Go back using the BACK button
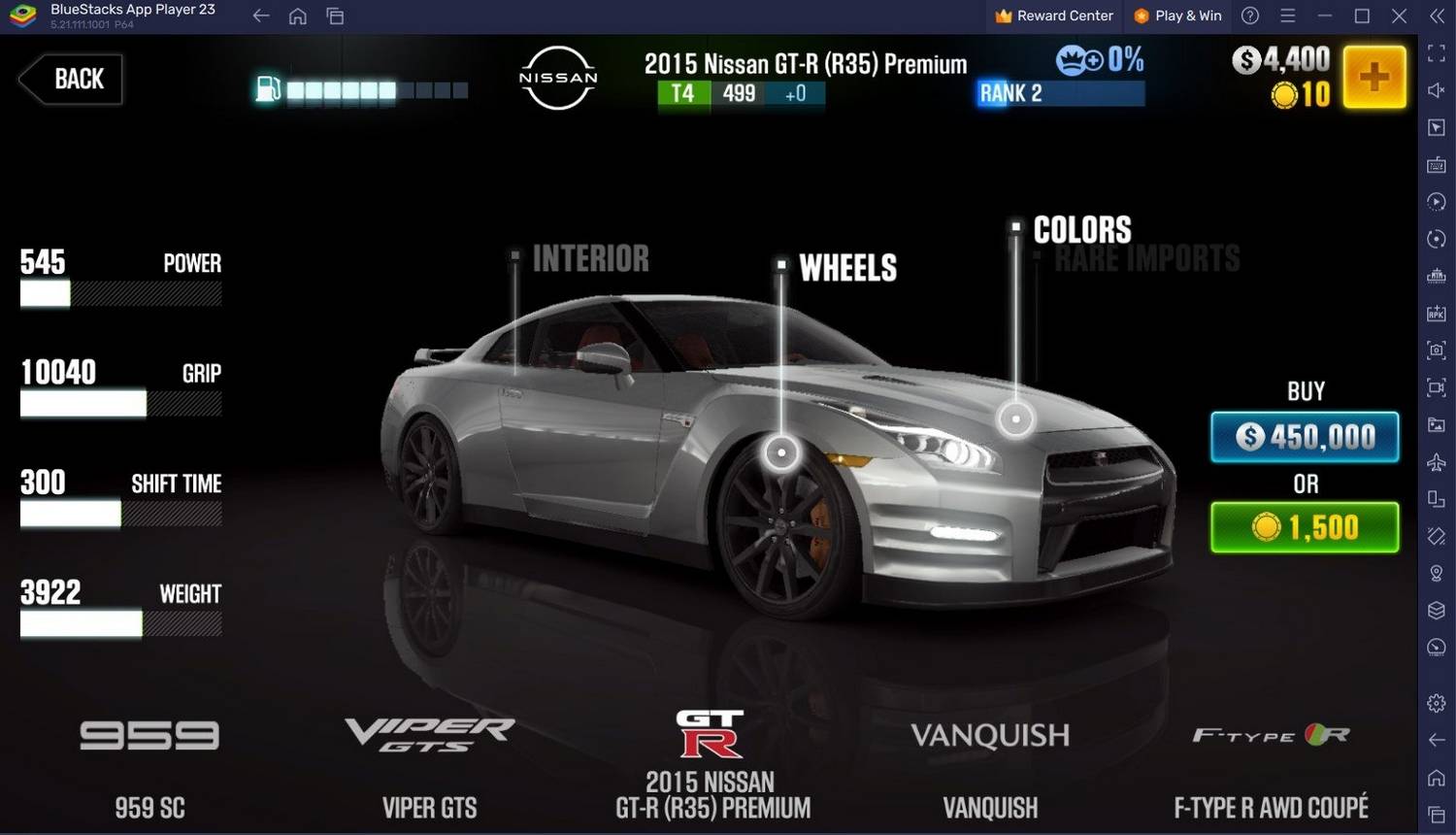Image resolution: width=1456 pixels, height=835 pixels. 73,79
